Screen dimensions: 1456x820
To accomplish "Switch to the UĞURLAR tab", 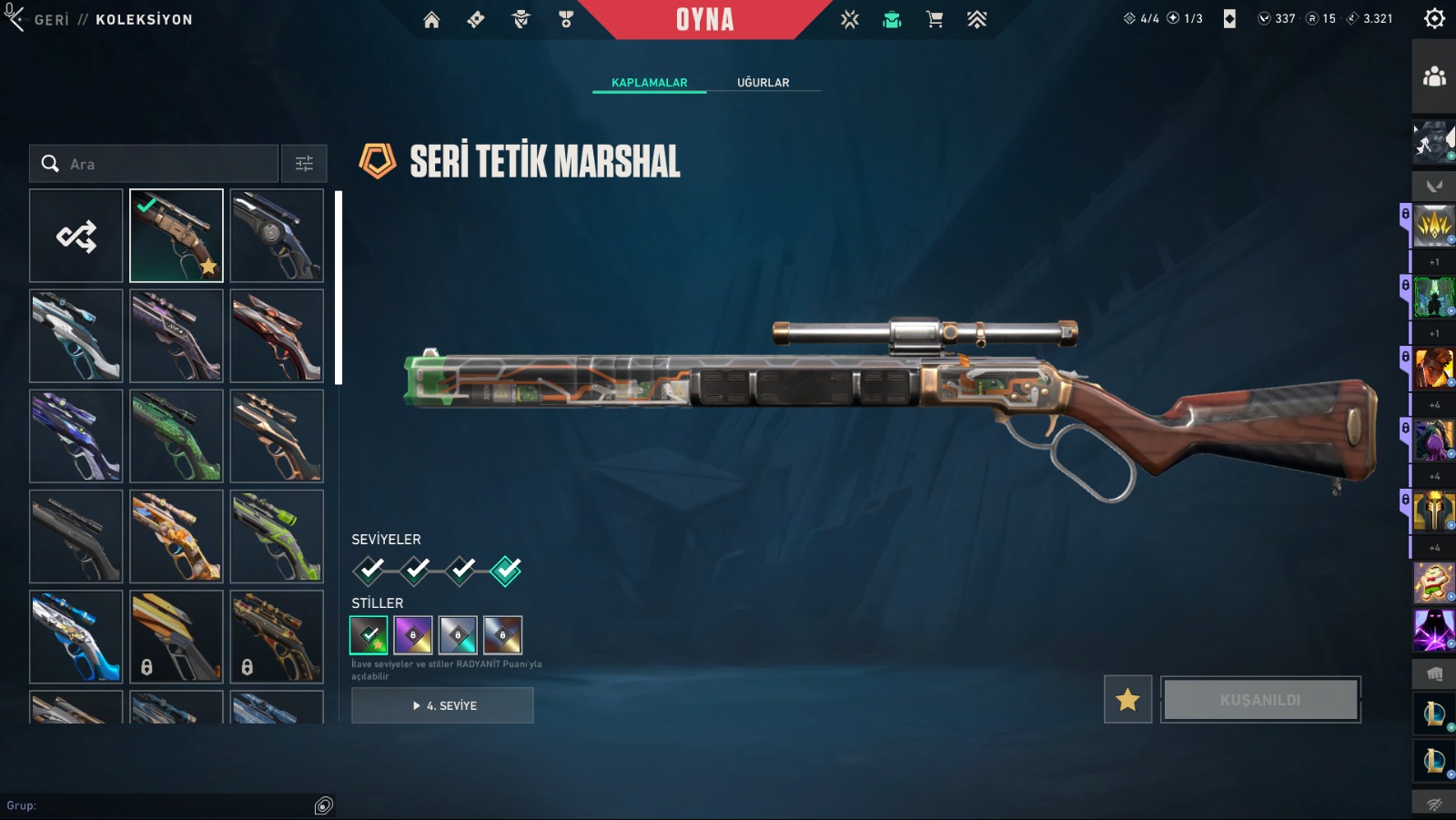I will pyautogui.click(x=763, y=82).
